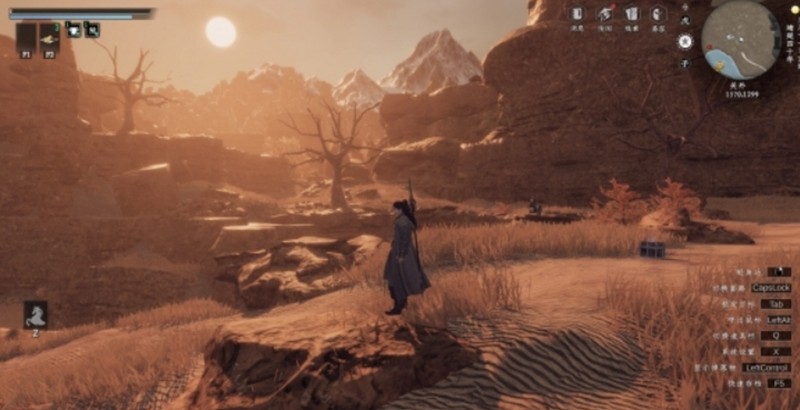Select the F2 quick slot item
This screenshot has height=410, width=800.
point(49,39)
